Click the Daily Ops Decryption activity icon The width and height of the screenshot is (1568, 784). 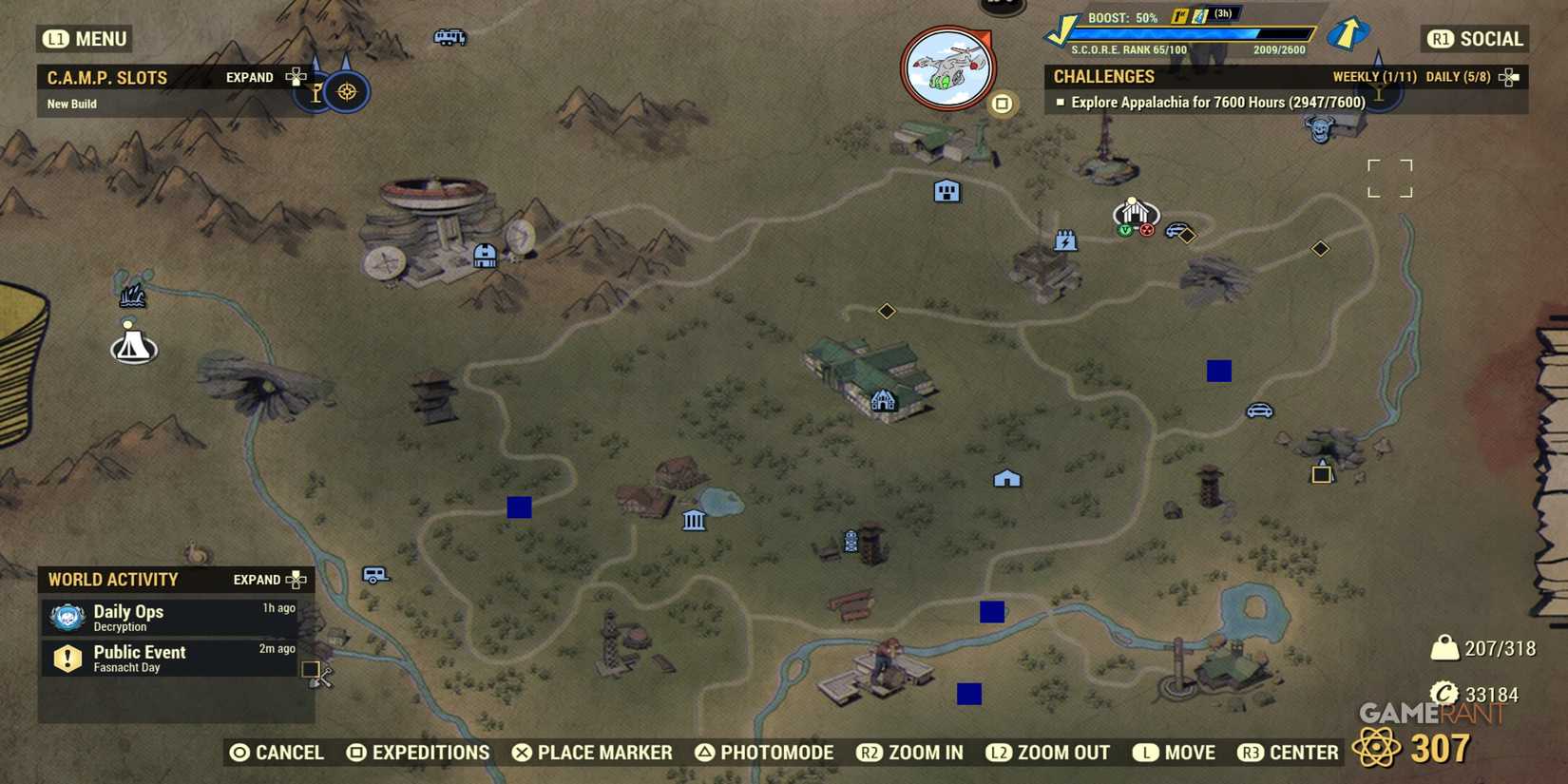pyautogui.click(x=67, y=616)
